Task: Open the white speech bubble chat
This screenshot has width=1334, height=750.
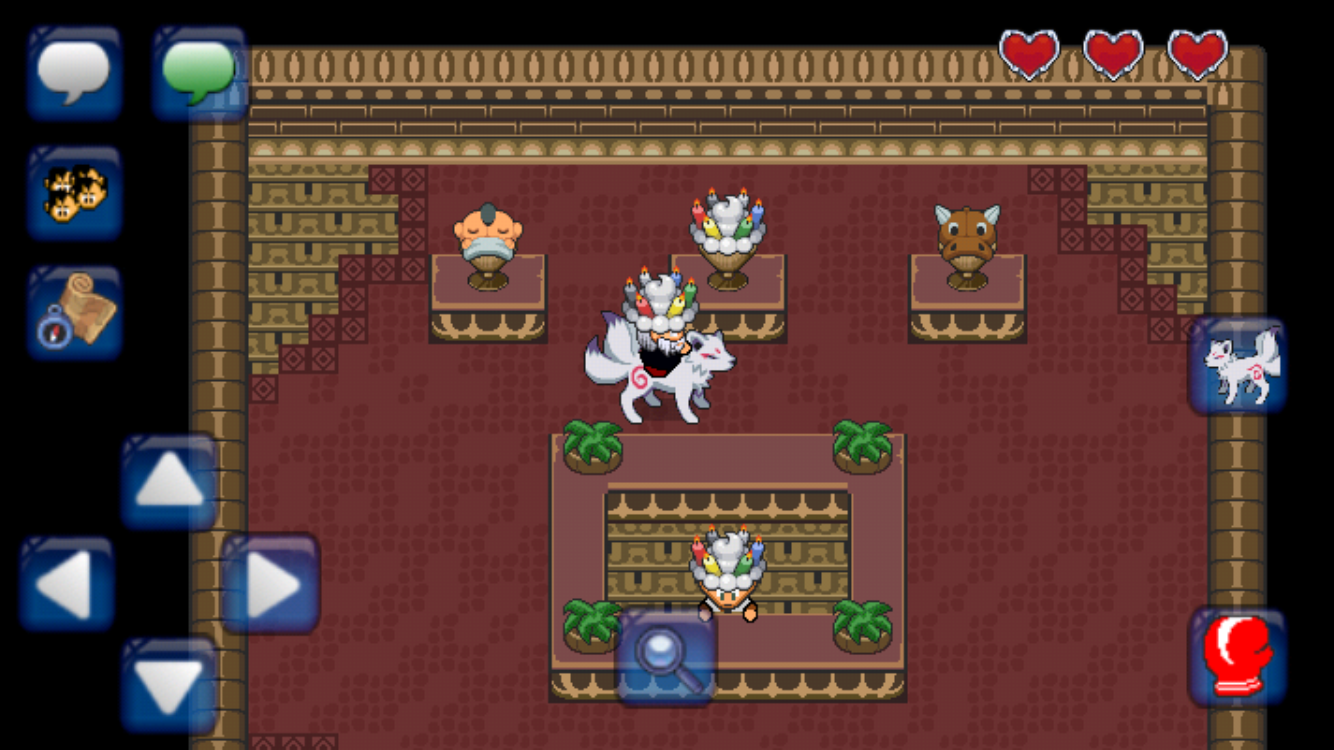Action: point(75,73)
